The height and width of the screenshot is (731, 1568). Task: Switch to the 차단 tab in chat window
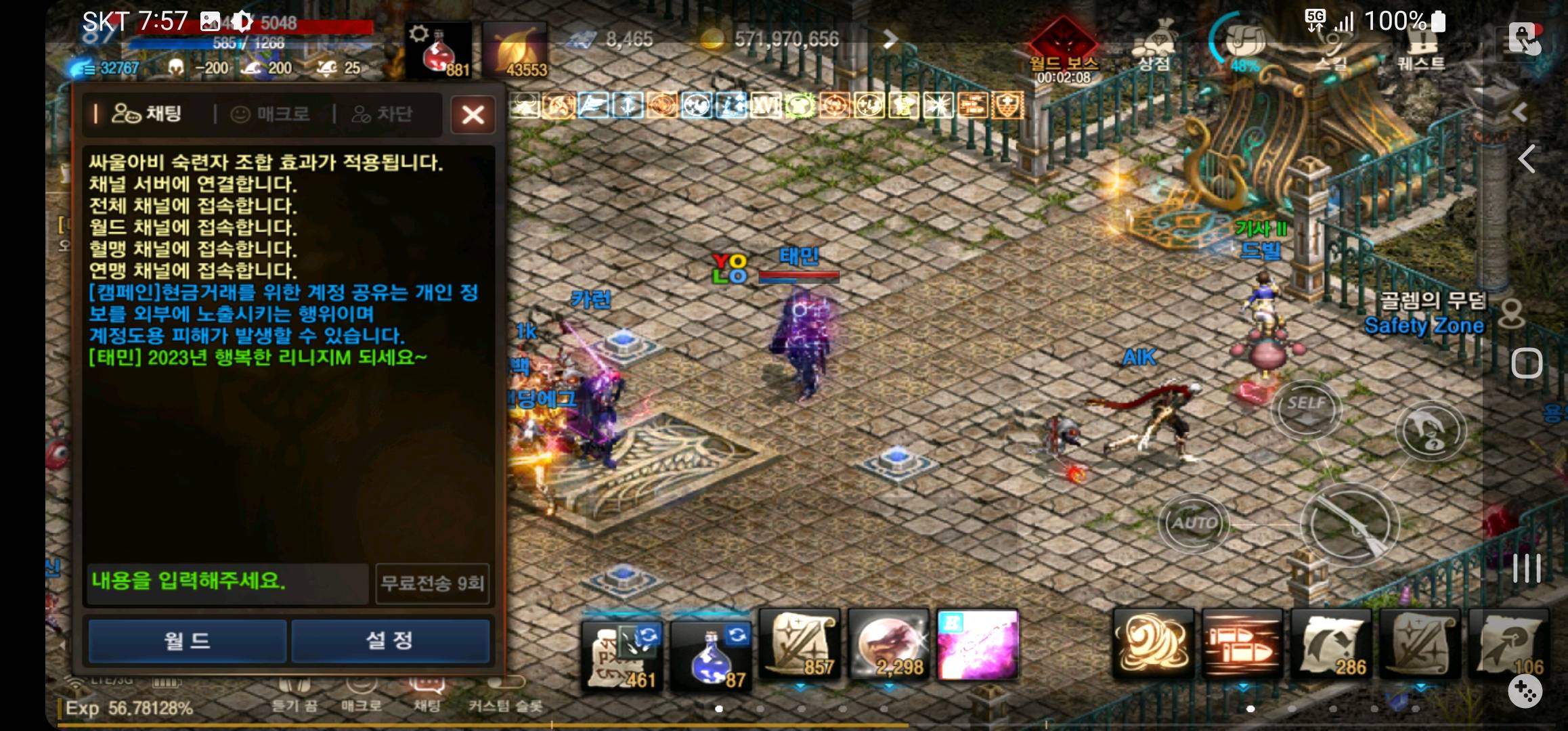click(x=383, y=114)
